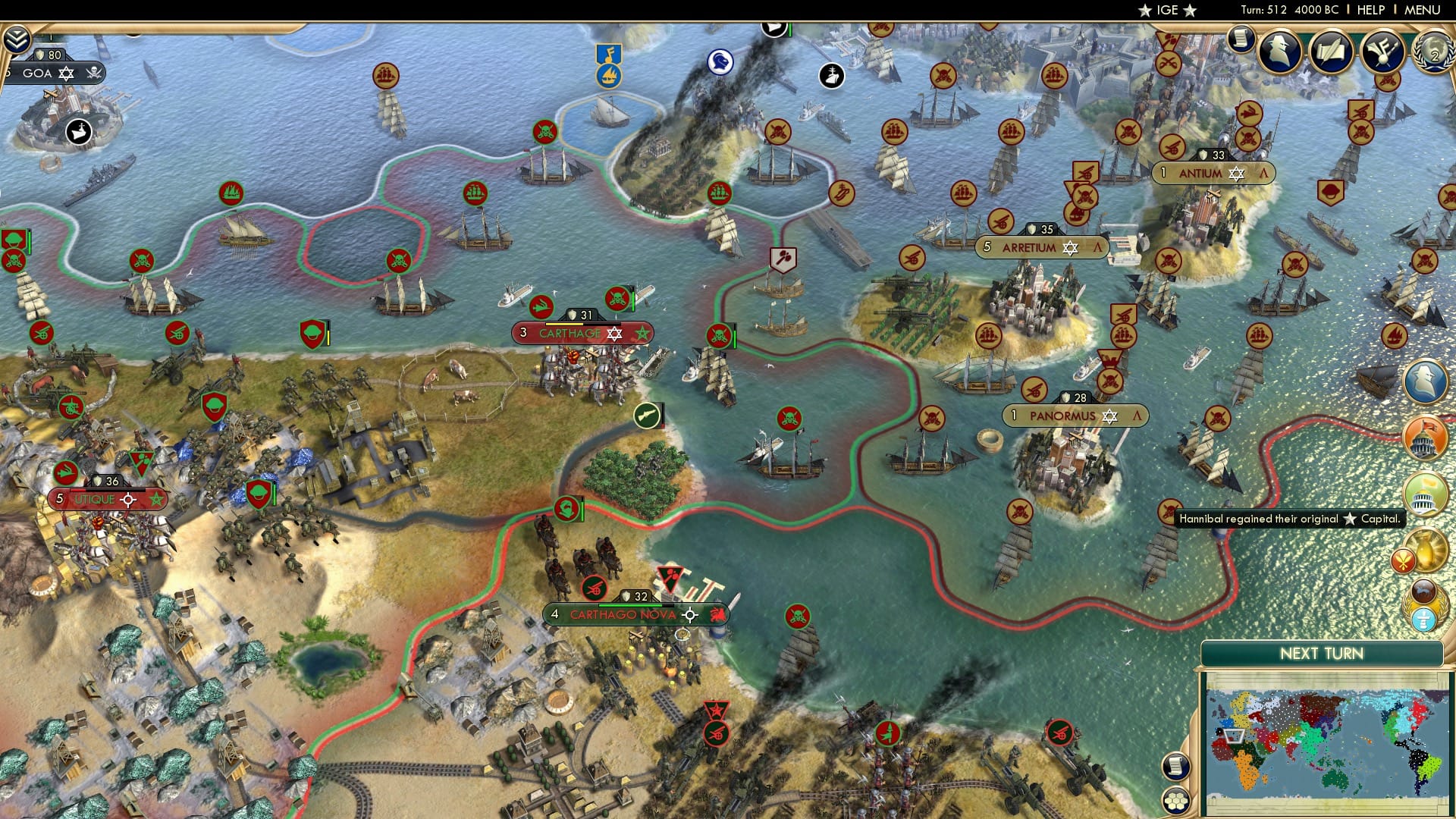Screen dimensions: 1456x819
Task: Open the Diplomacy overview quill-and-scroll icon
Action: coord(1331,52)
